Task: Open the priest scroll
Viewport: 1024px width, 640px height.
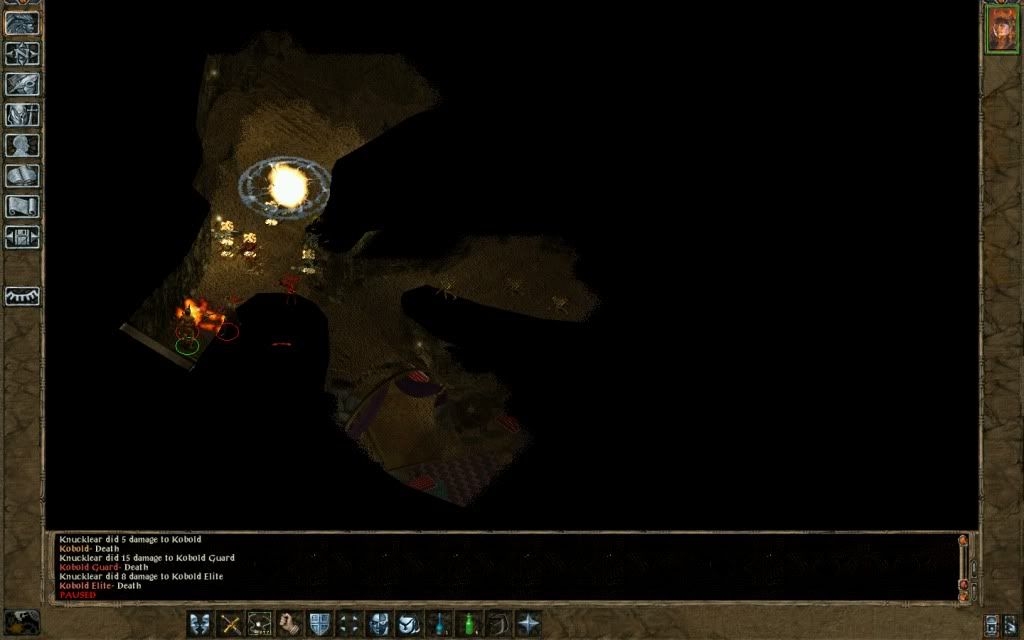Action: pos(22,207)
